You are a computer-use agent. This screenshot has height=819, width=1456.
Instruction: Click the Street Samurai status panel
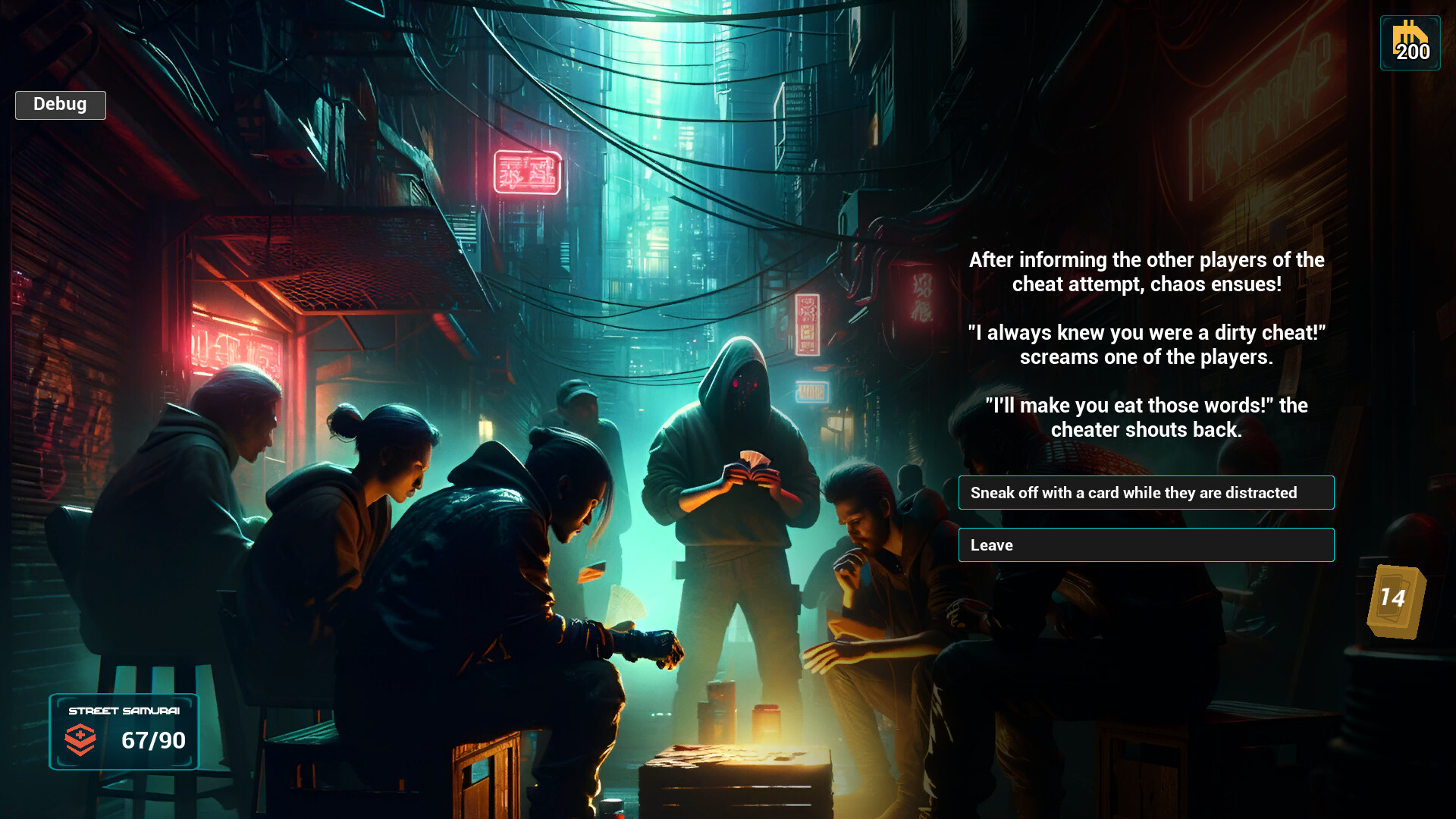(x=124, y=732)
